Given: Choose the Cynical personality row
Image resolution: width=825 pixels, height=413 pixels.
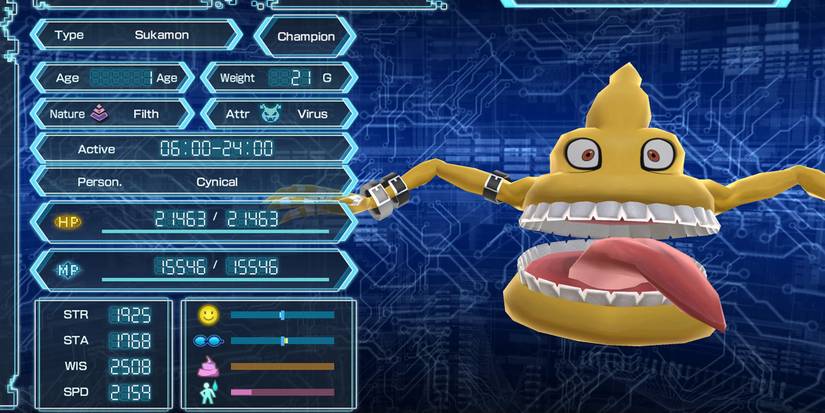Looking at the screenshot, I should click(193, 183).
